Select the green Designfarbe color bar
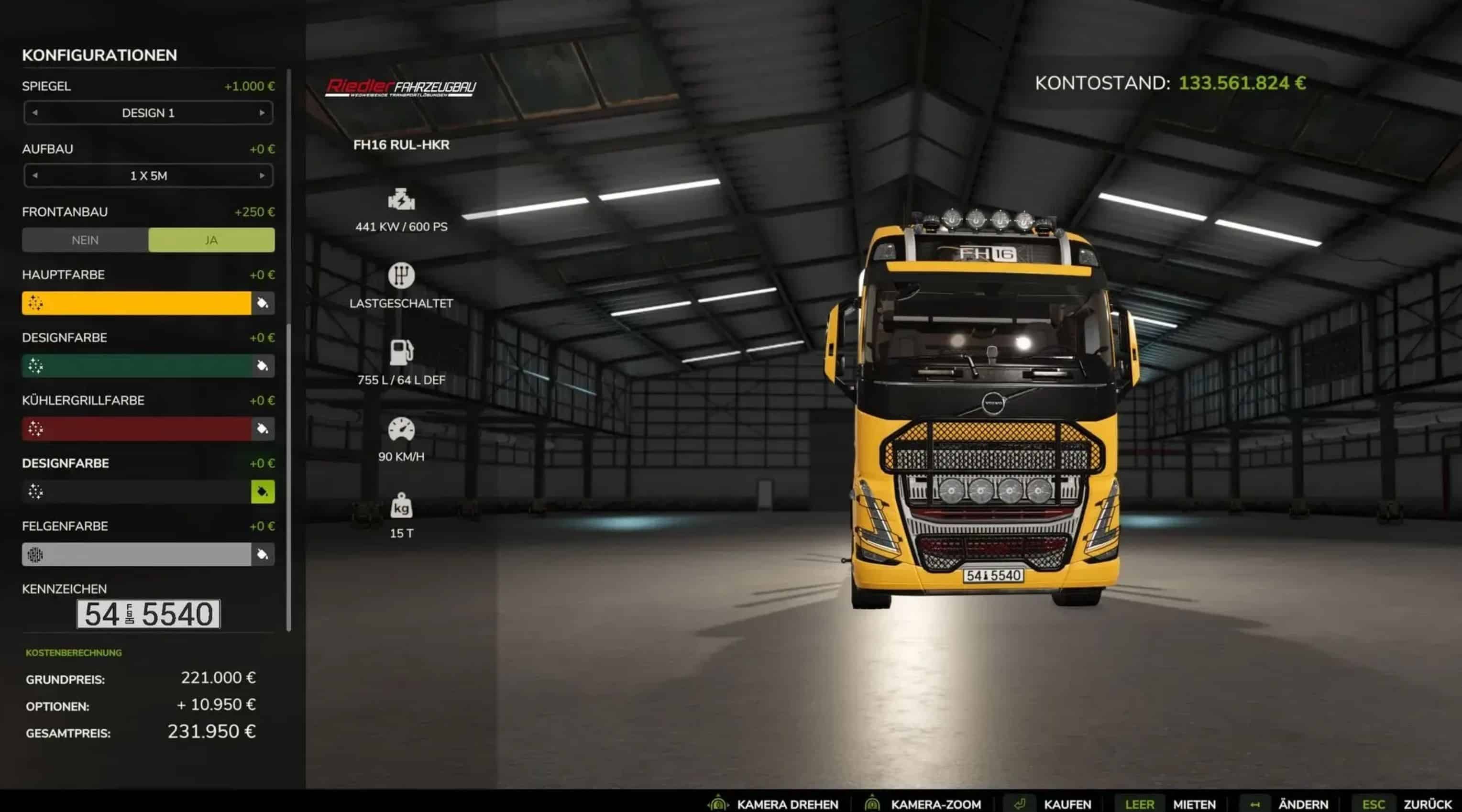The image size is (1462, 812). tap(136, 366)
